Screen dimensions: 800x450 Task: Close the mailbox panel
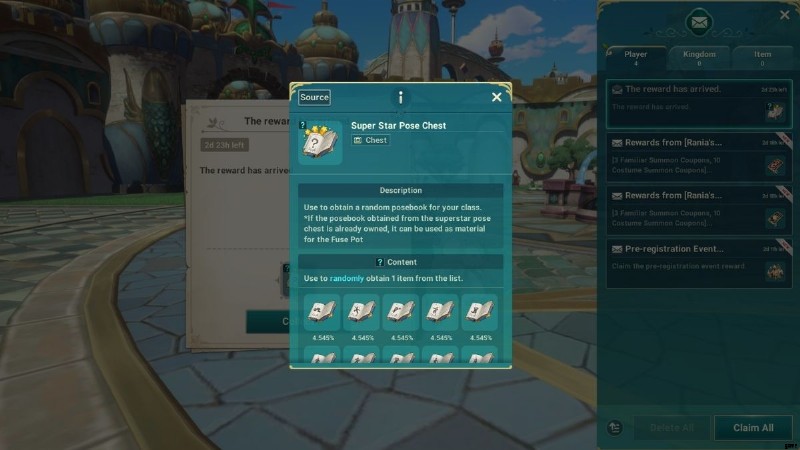click(784, 15)
